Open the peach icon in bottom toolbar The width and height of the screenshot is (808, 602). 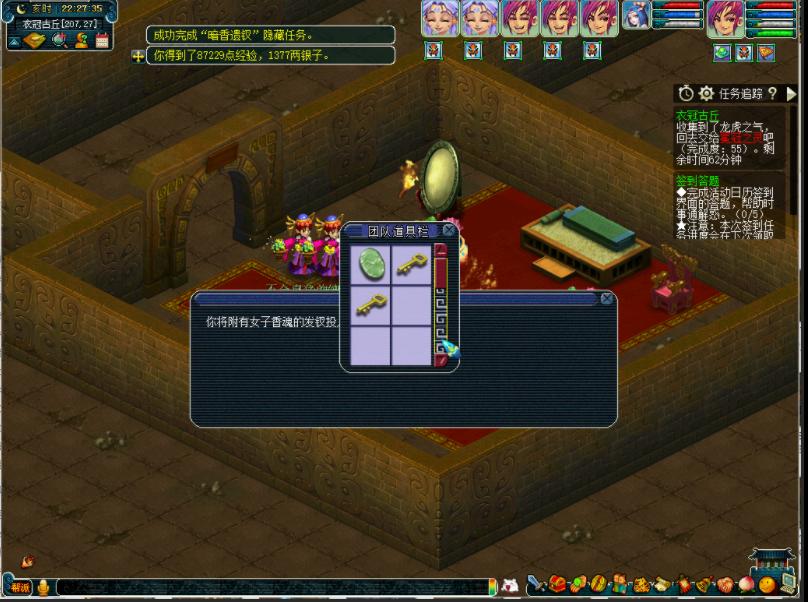(x=745, y=584)
